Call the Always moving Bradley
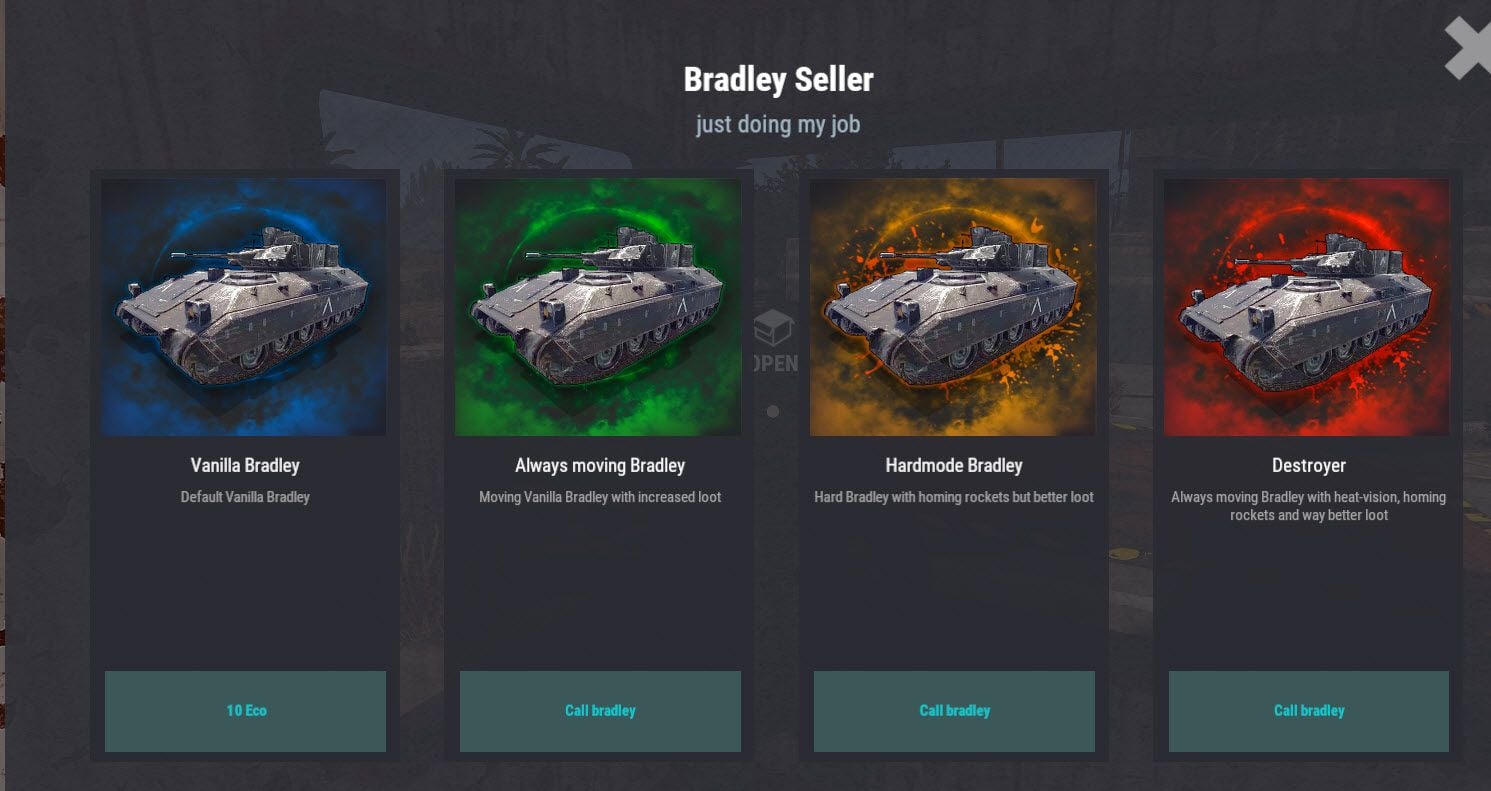This screenshot has height=791, width=1491. coord(600,711)
